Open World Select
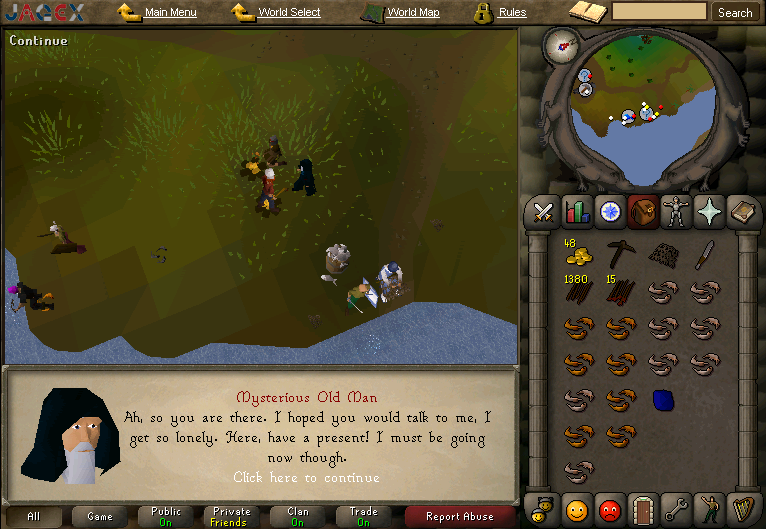This screenshot has height=529, width=766. (289, 12)
